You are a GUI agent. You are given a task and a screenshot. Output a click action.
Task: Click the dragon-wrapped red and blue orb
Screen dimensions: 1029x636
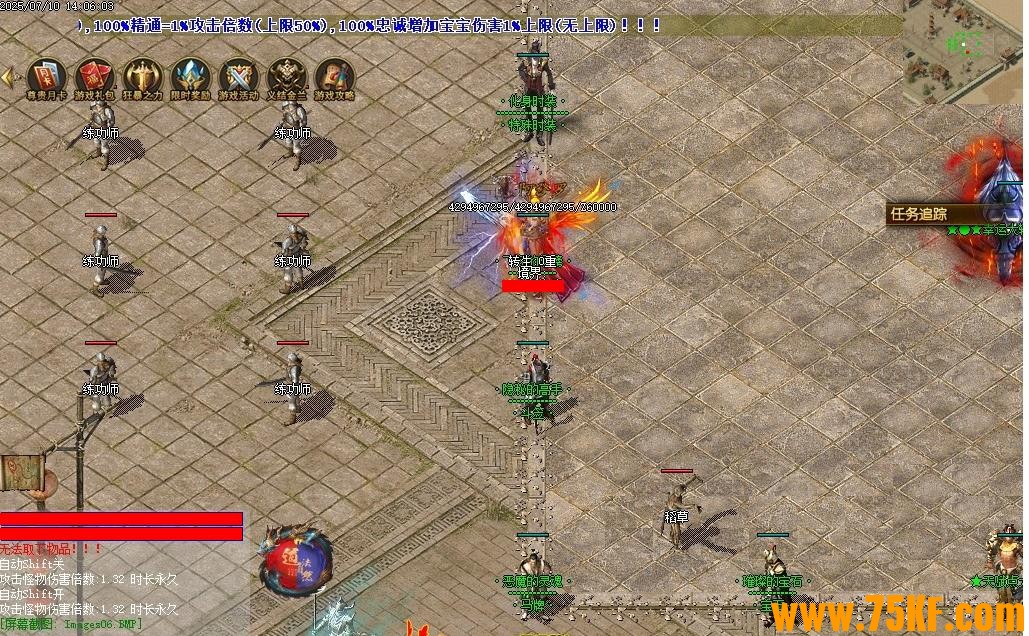[x=296, y=562]
